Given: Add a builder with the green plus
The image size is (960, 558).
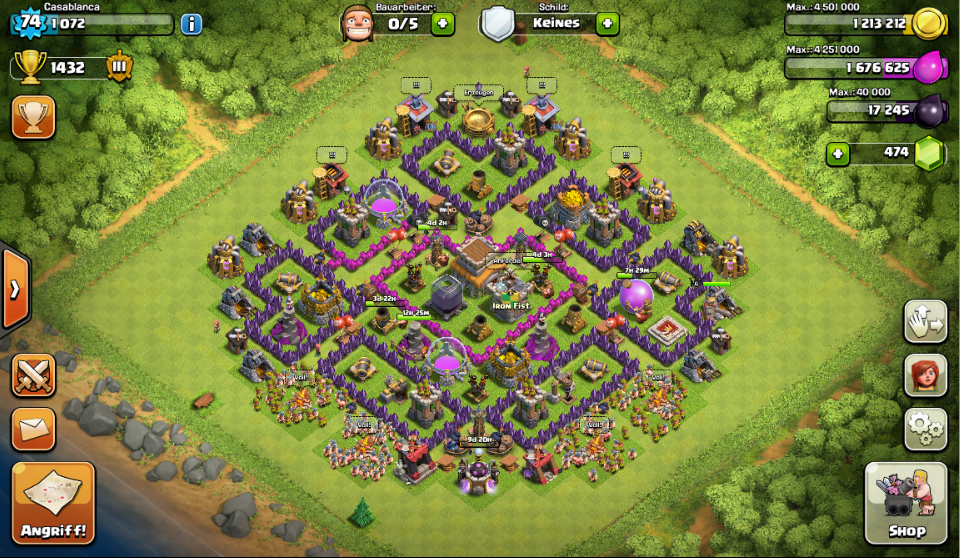Looking at the screenshot, I should point(443,23).
